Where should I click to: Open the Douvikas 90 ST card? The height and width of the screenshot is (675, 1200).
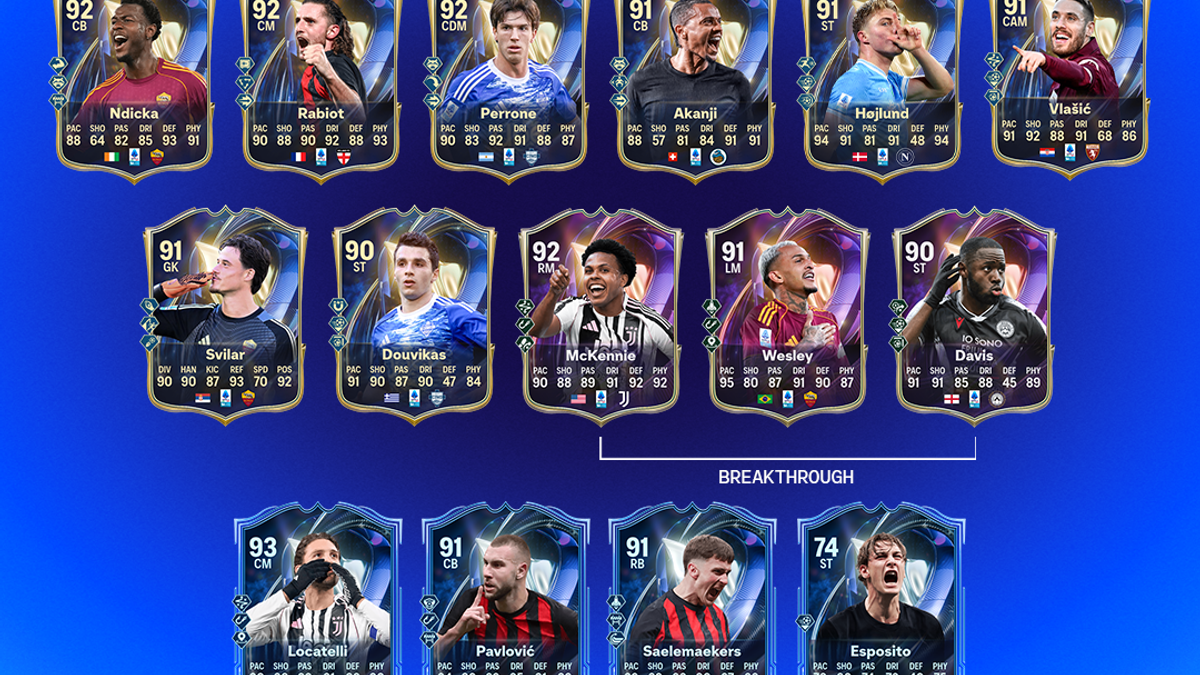click(x=413, y=310)
